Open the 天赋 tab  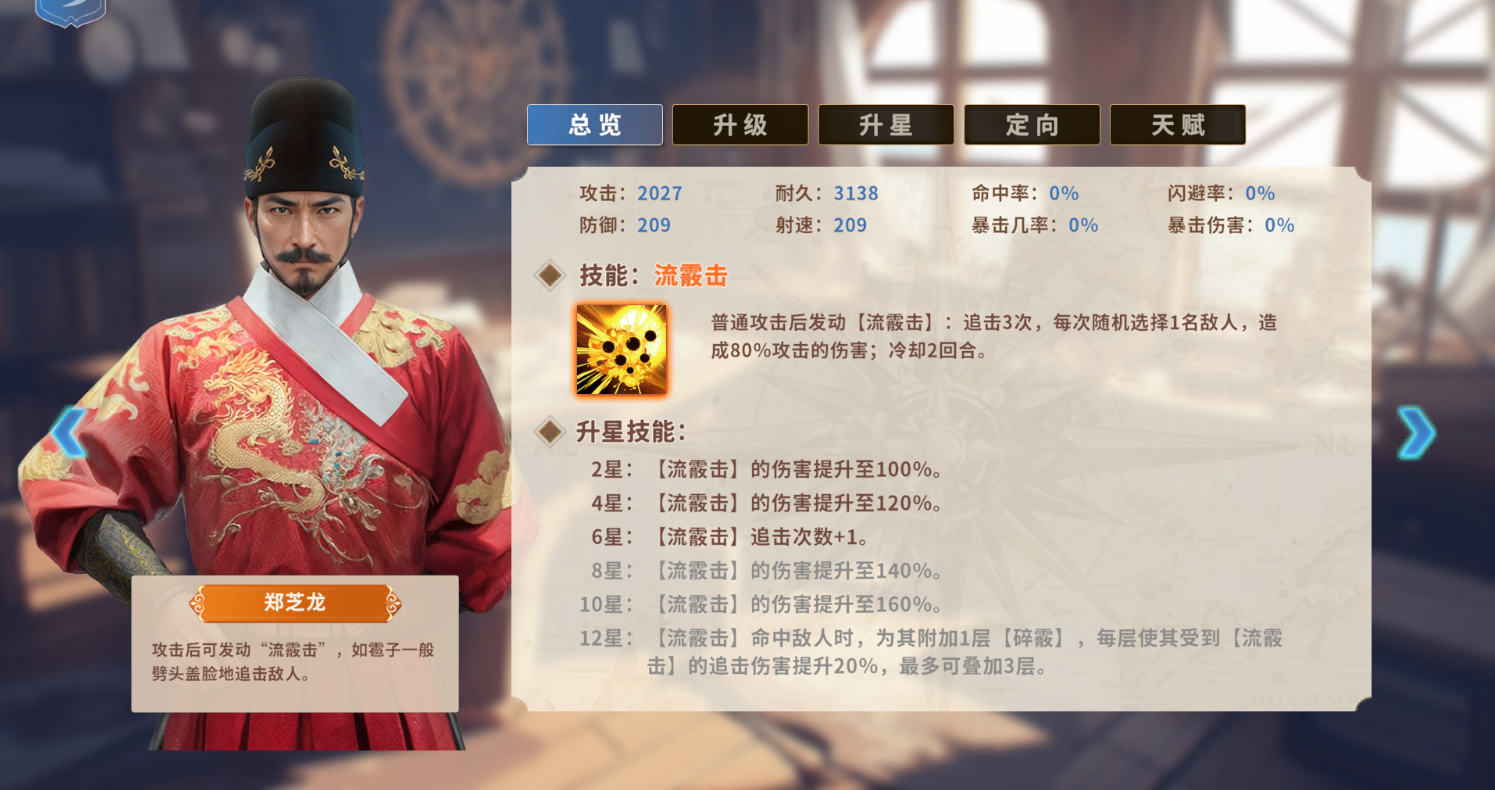(x=1178, y=124)
